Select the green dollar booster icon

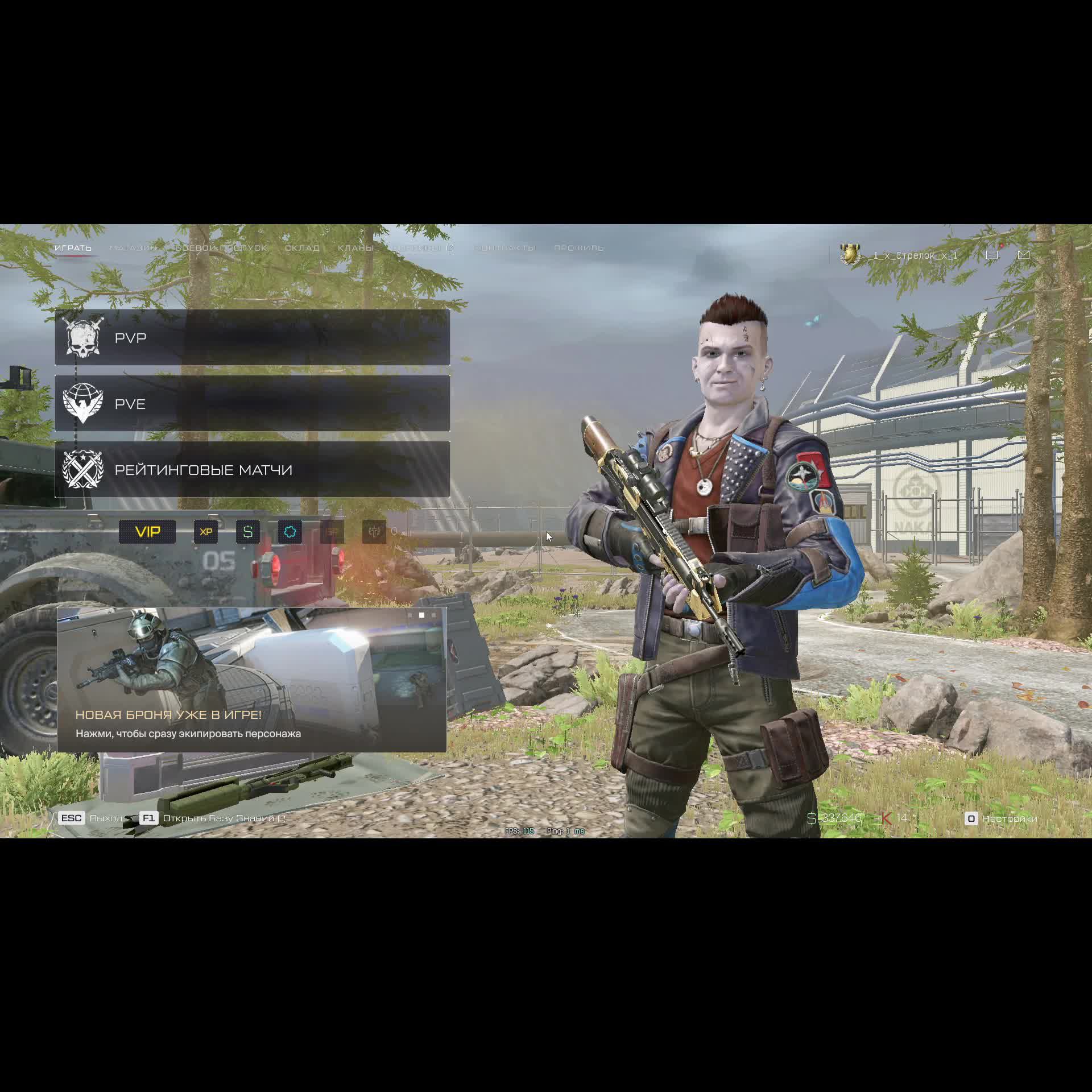pyautogui.click(x=248, y=532)
